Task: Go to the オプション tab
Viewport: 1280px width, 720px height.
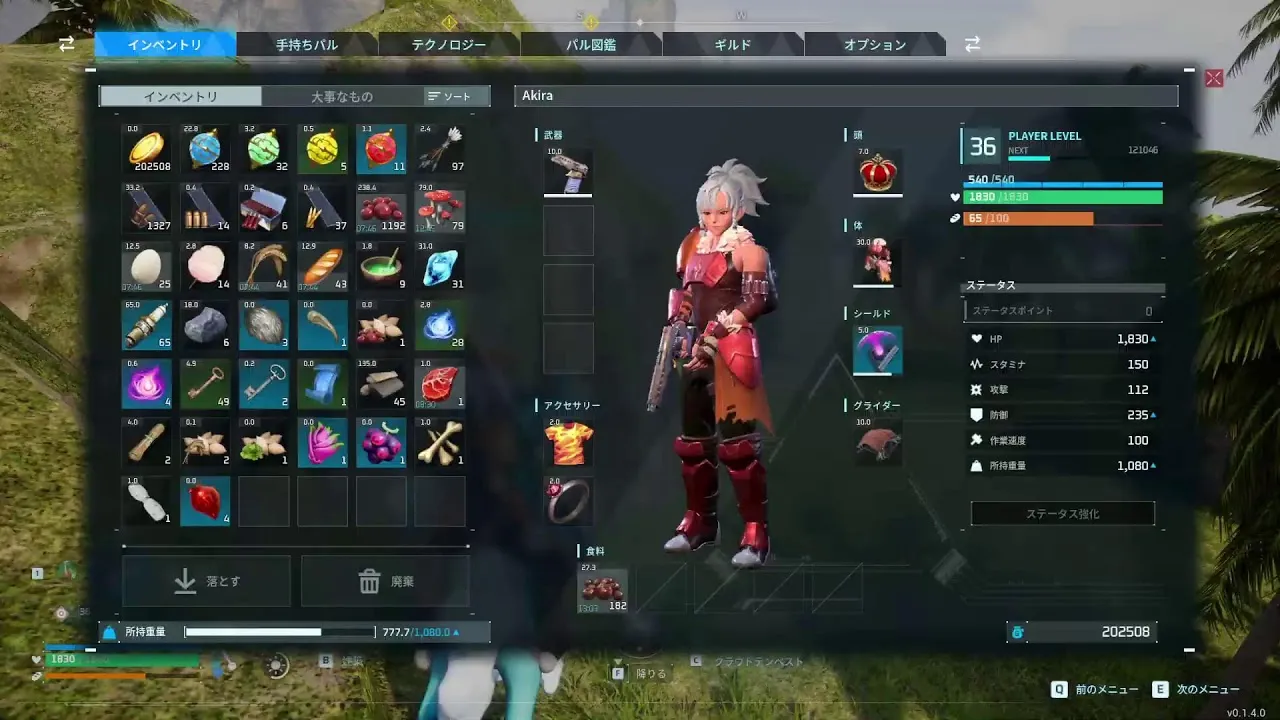Action: (875, 45)
